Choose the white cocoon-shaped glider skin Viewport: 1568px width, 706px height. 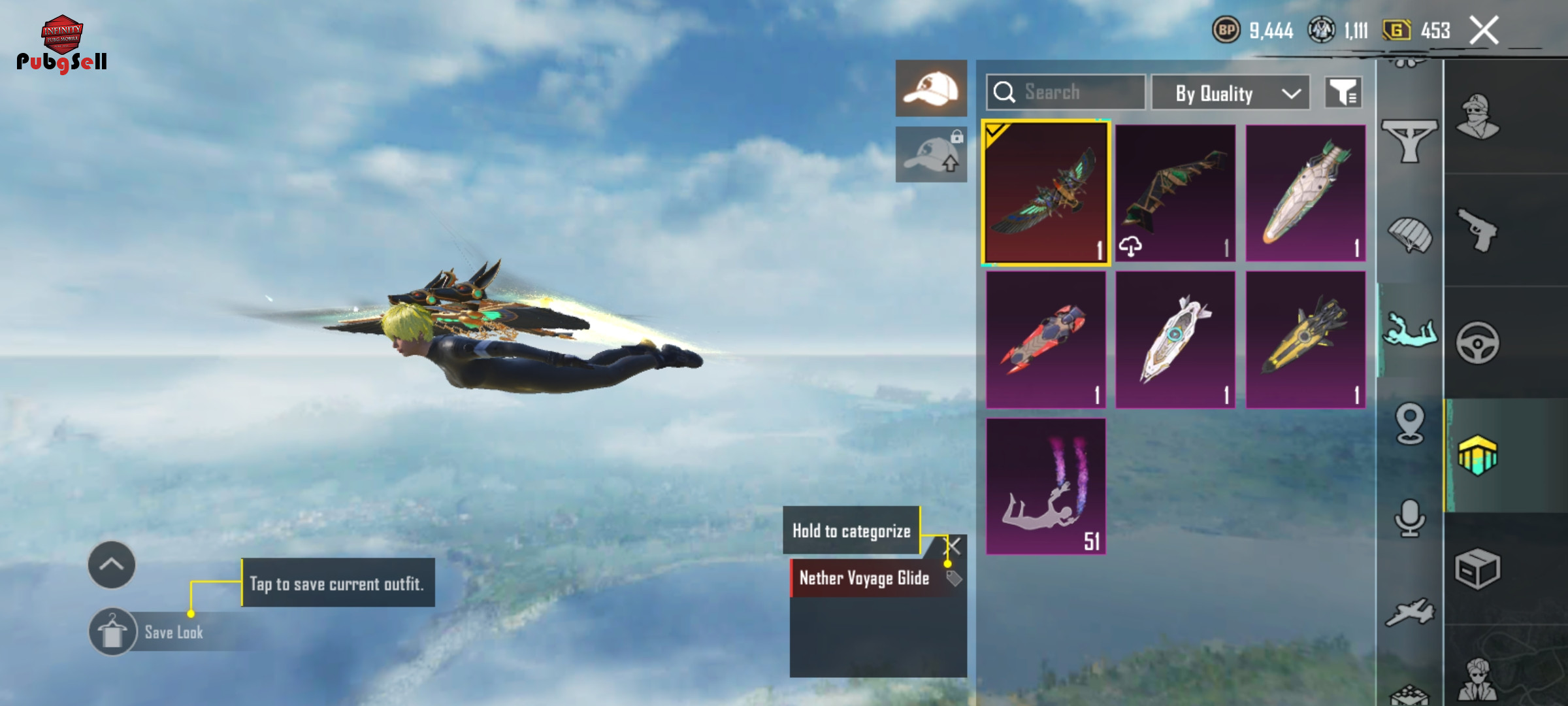click(1305, 193)
